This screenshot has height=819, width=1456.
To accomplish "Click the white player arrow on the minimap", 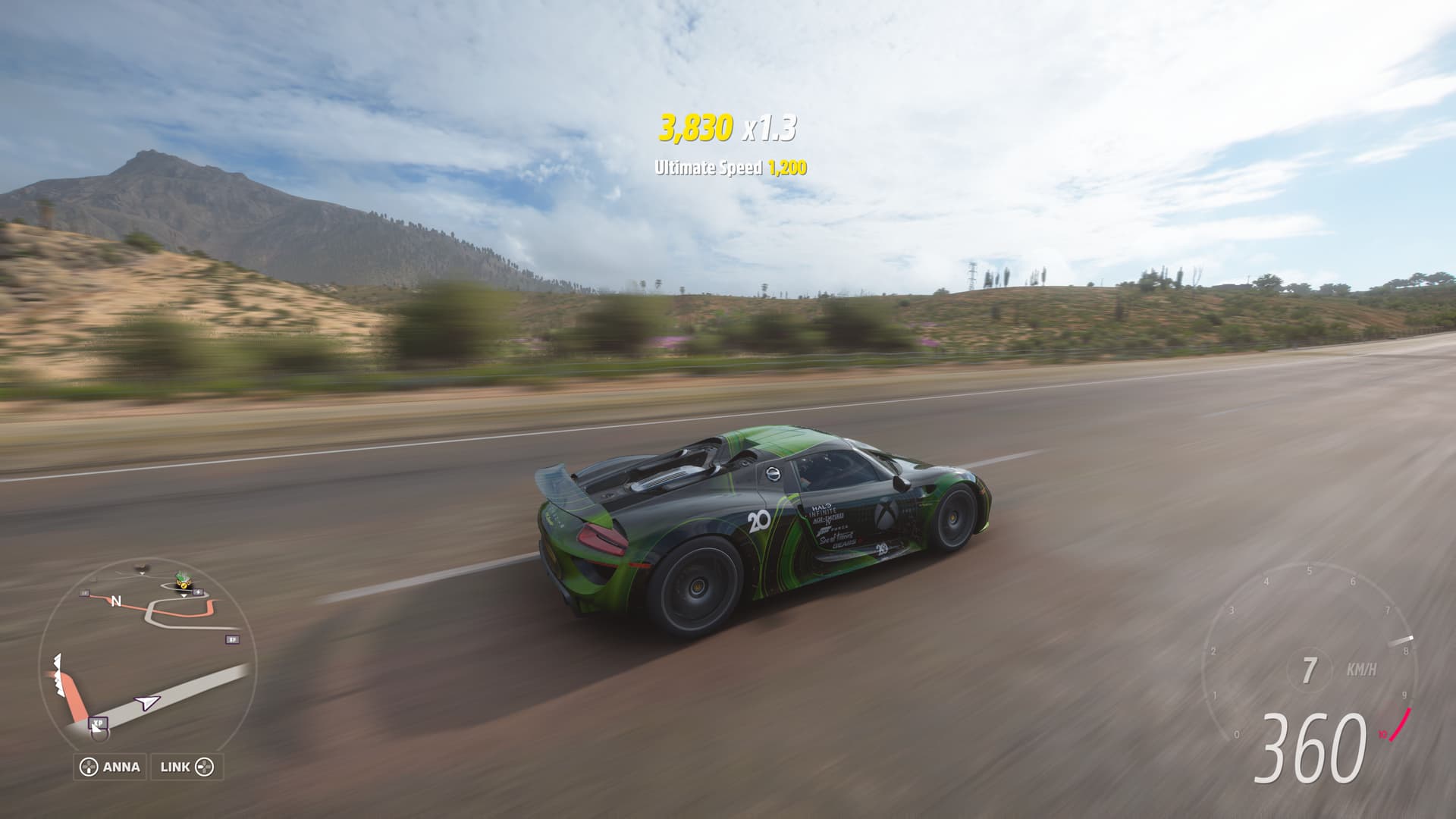I will tap(146, 702).
